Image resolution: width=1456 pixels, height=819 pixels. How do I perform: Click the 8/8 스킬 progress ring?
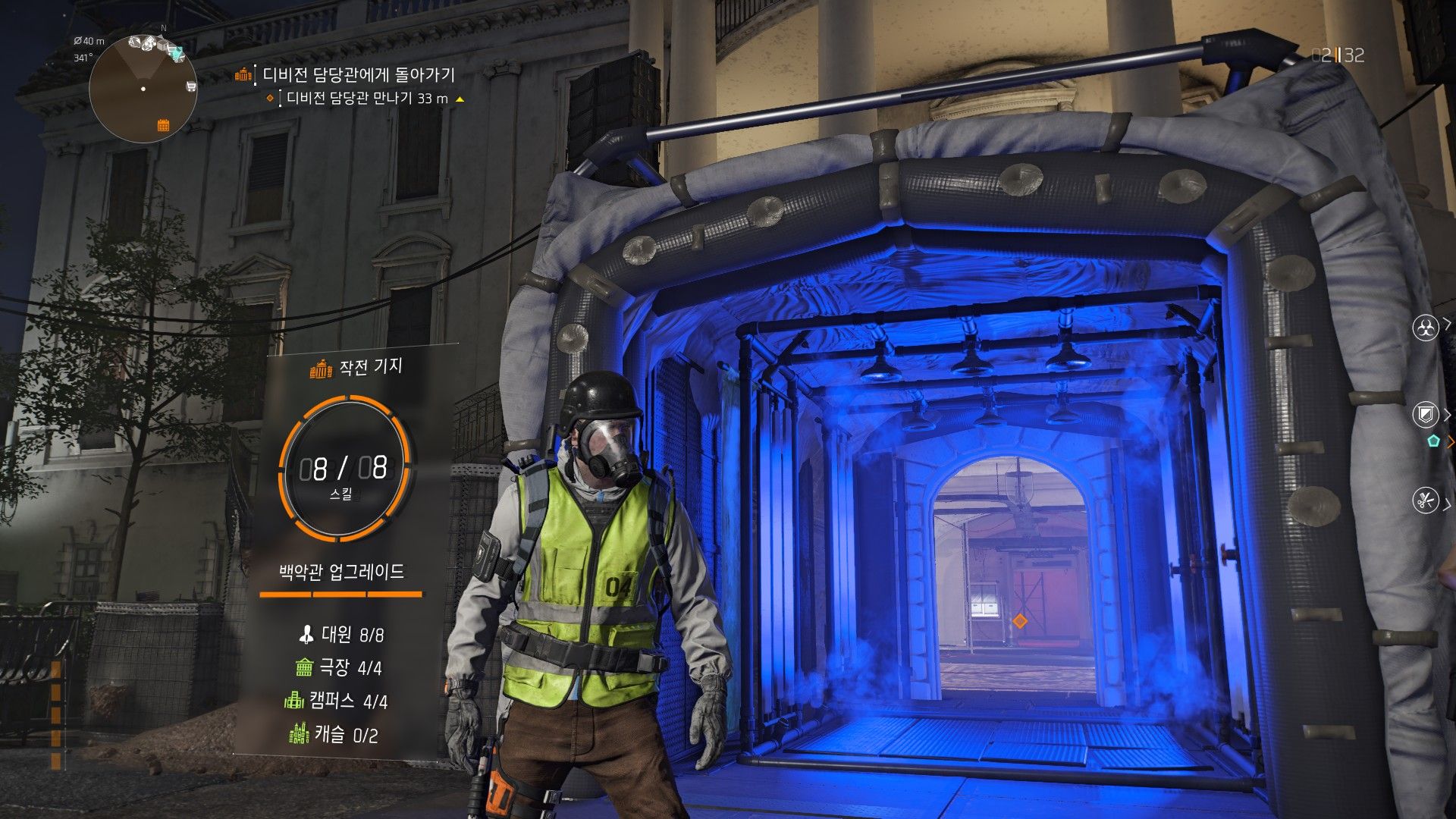coord(344,469)
